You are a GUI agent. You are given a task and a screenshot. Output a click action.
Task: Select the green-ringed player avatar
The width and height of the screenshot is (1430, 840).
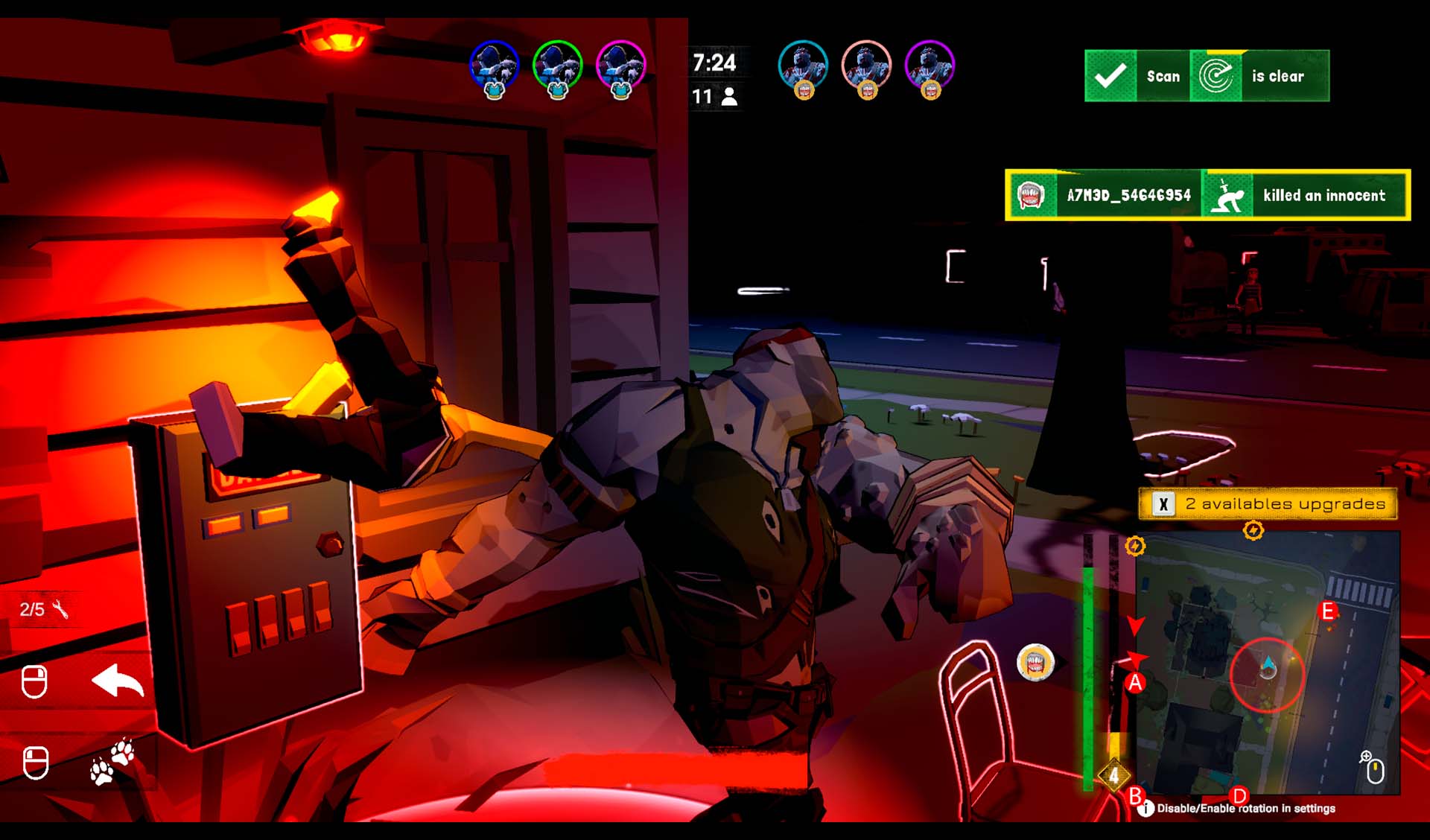(x=557, y=66)
